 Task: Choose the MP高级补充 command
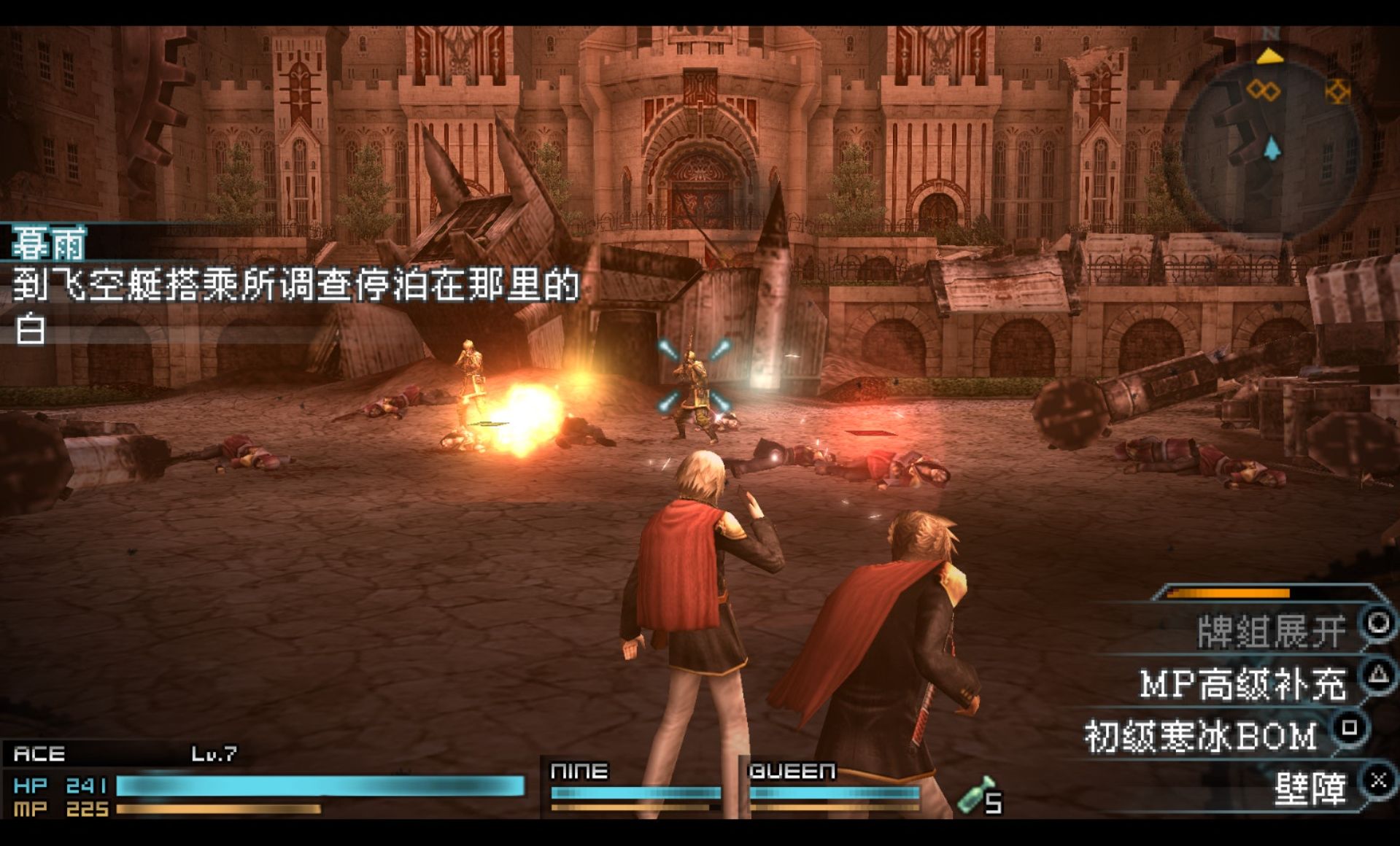coord(1242,684)
